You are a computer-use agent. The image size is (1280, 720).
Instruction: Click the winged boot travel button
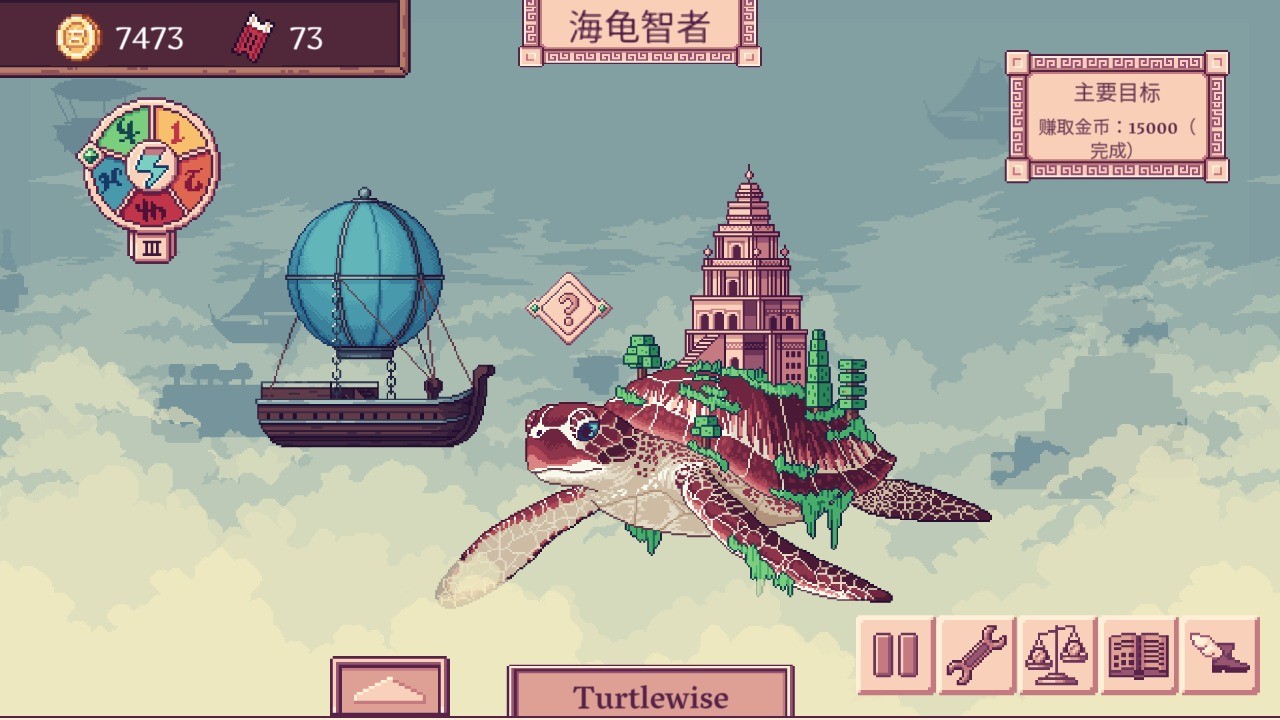click(1220, 656)
